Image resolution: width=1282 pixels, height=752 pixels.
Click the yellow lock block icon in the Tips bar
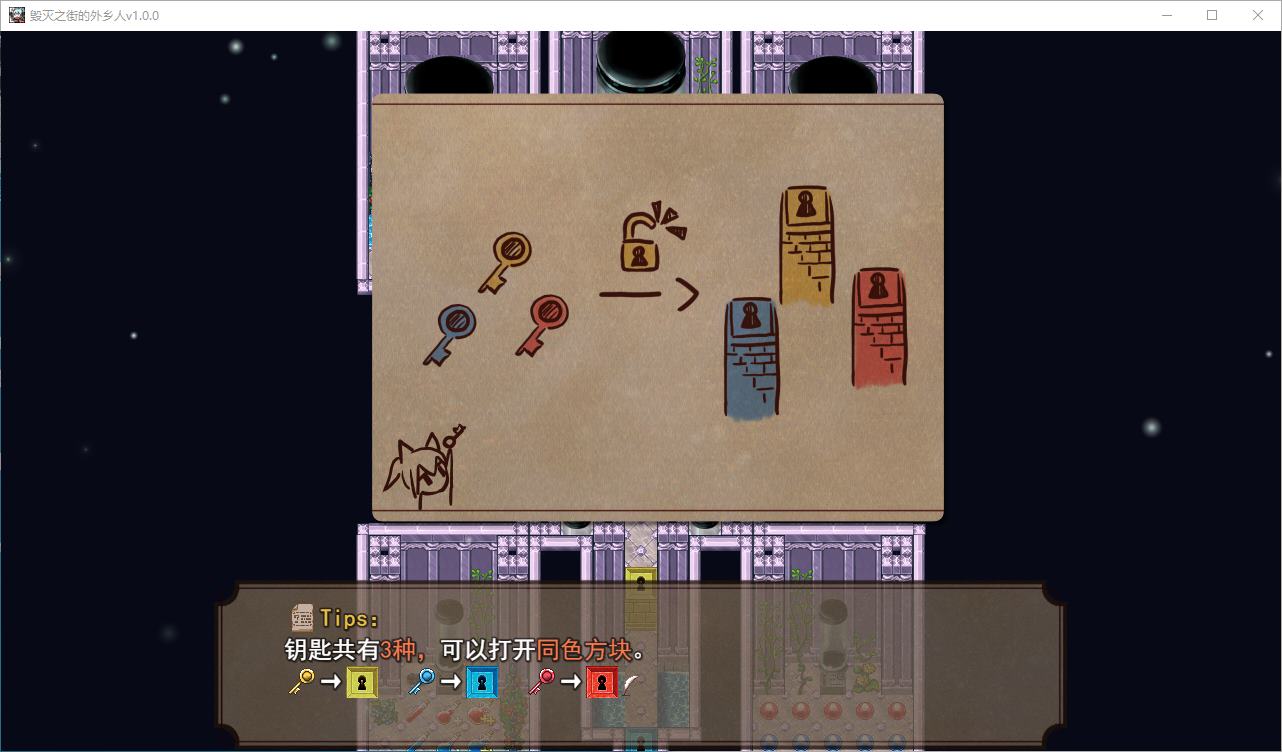coord(360,682)
